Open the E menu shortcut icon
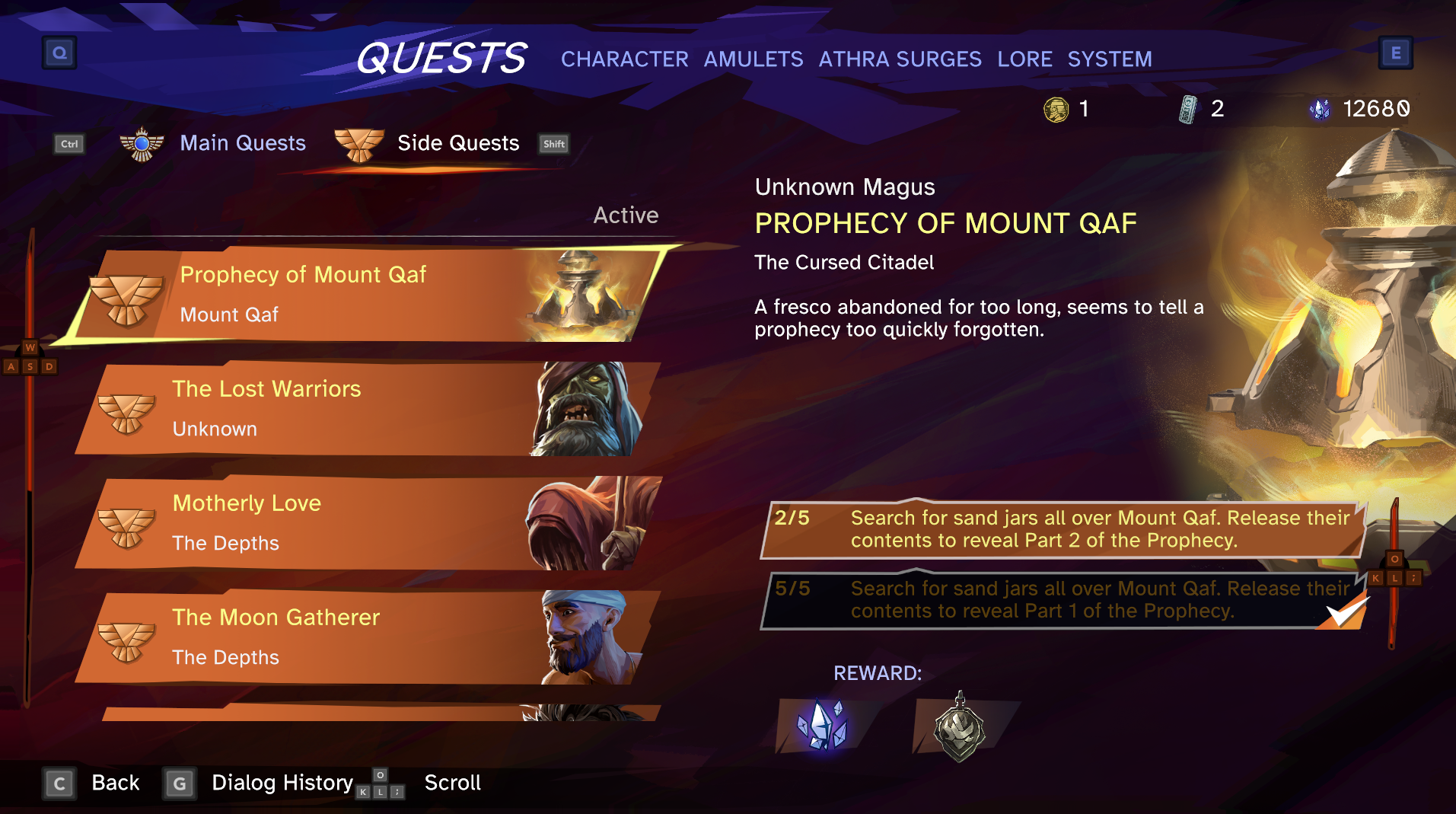 1396,53
